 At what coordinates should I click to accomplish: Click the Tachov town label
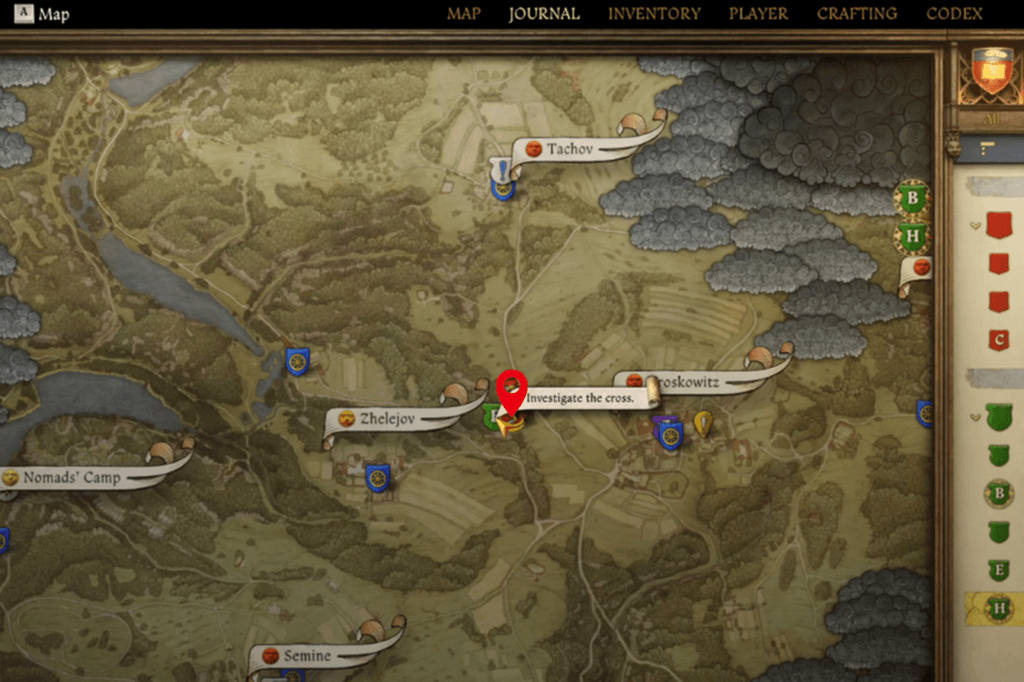pos(569,149)
